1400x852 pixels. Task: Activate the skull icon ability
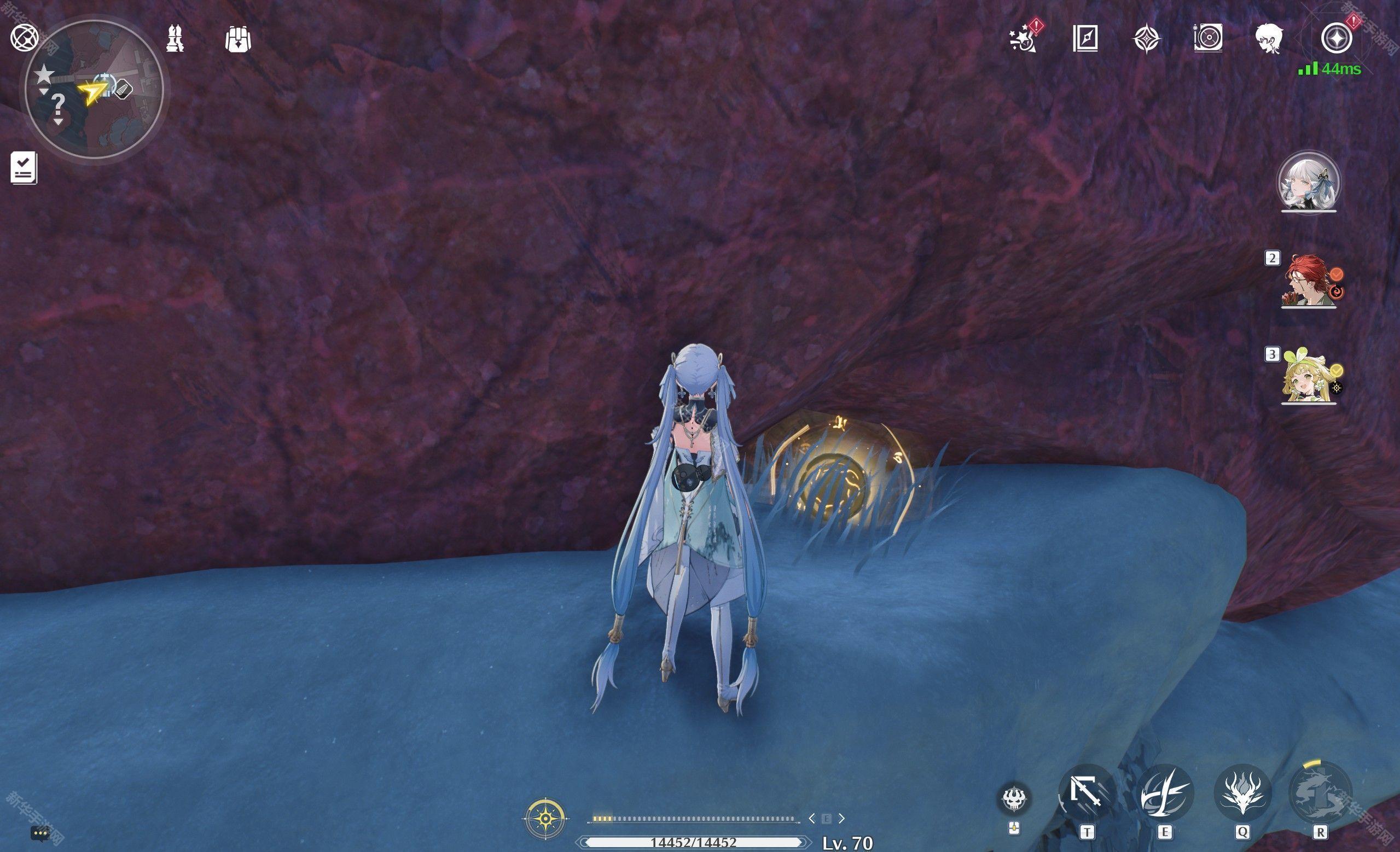[x=1014, y=800]
